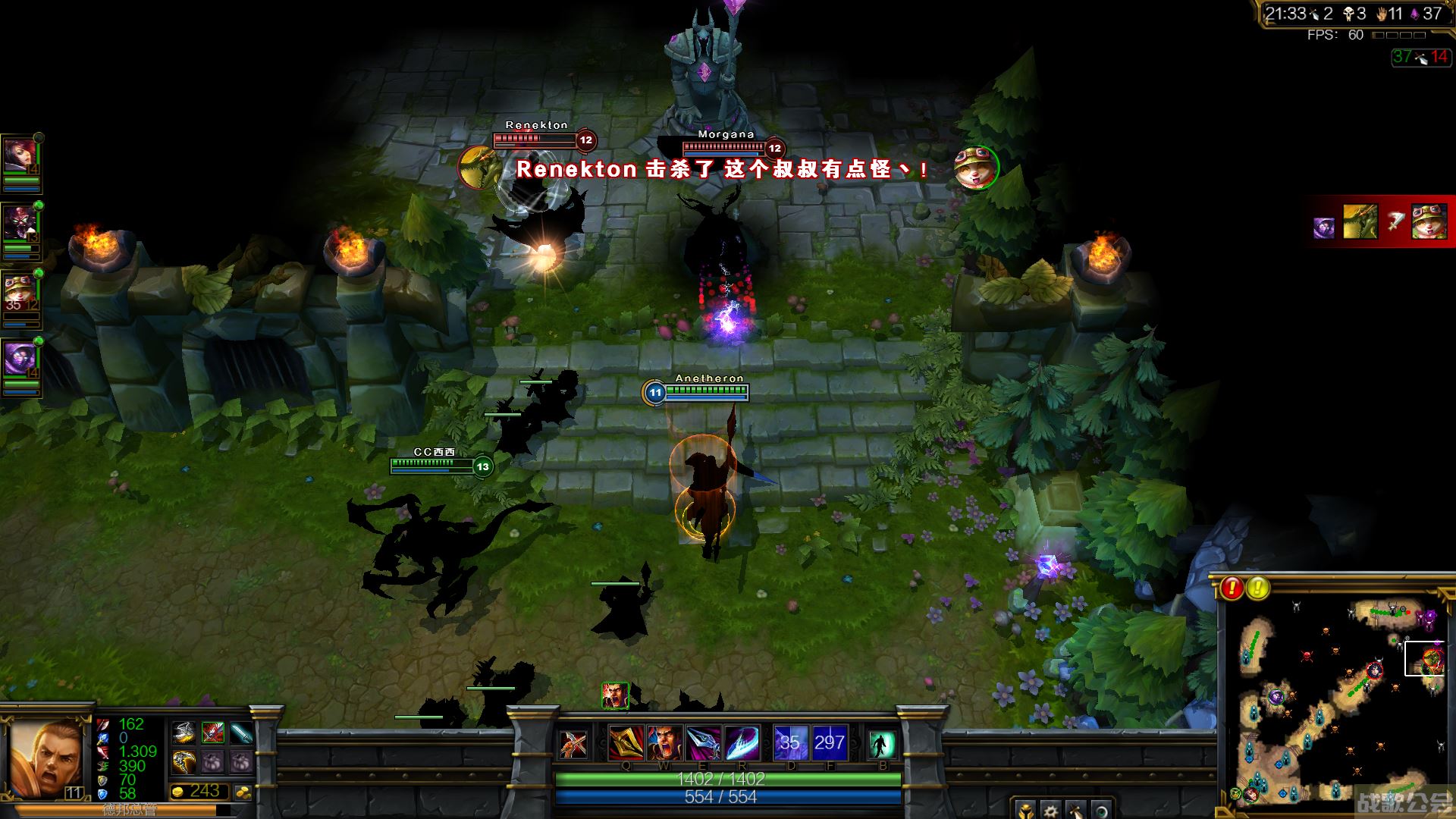
Task: Click the golden scythe inventory item
Action: [184, 761]
